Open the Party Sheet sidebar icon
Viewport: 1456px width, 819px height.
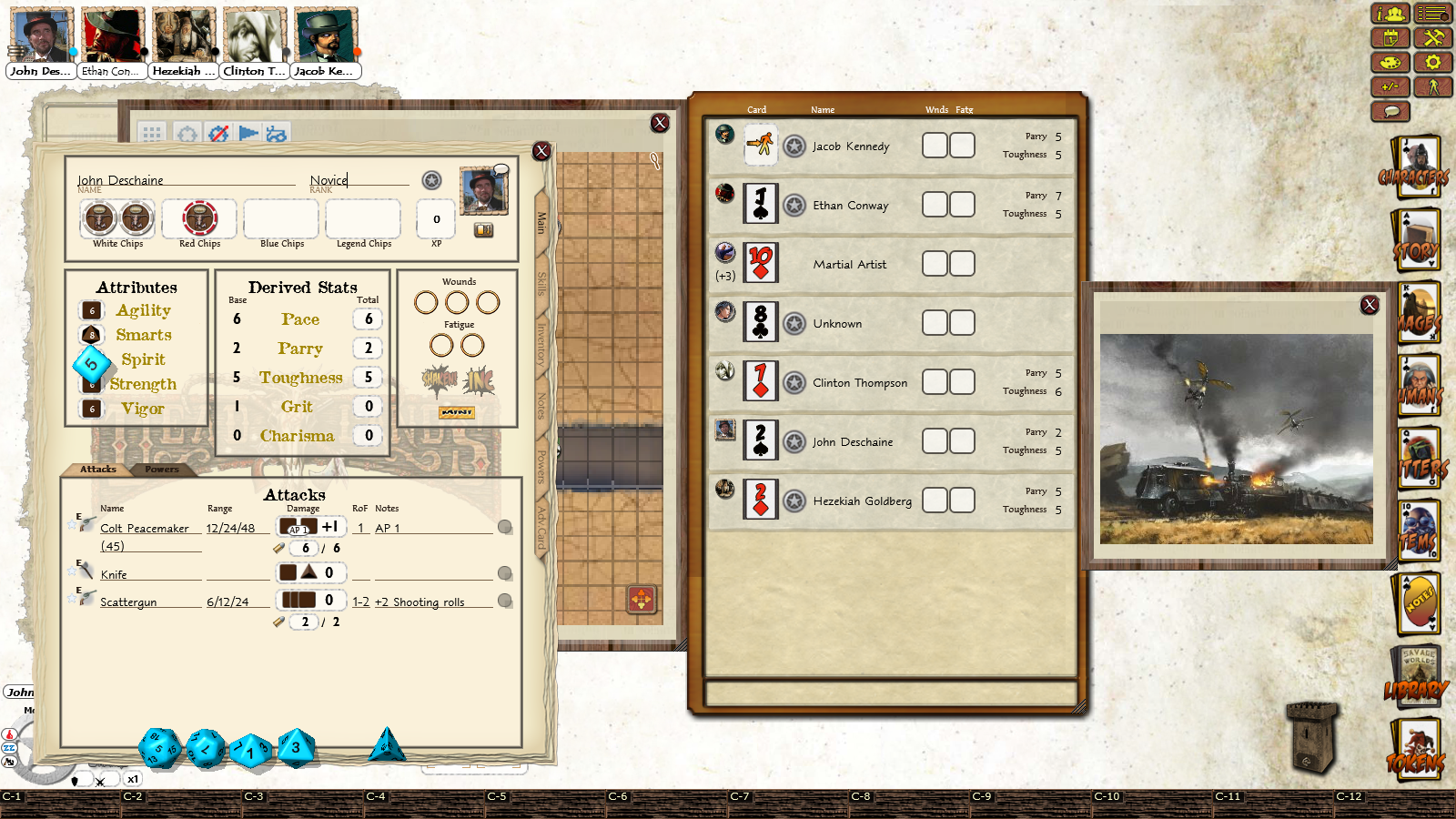[x=1390, y=14]
